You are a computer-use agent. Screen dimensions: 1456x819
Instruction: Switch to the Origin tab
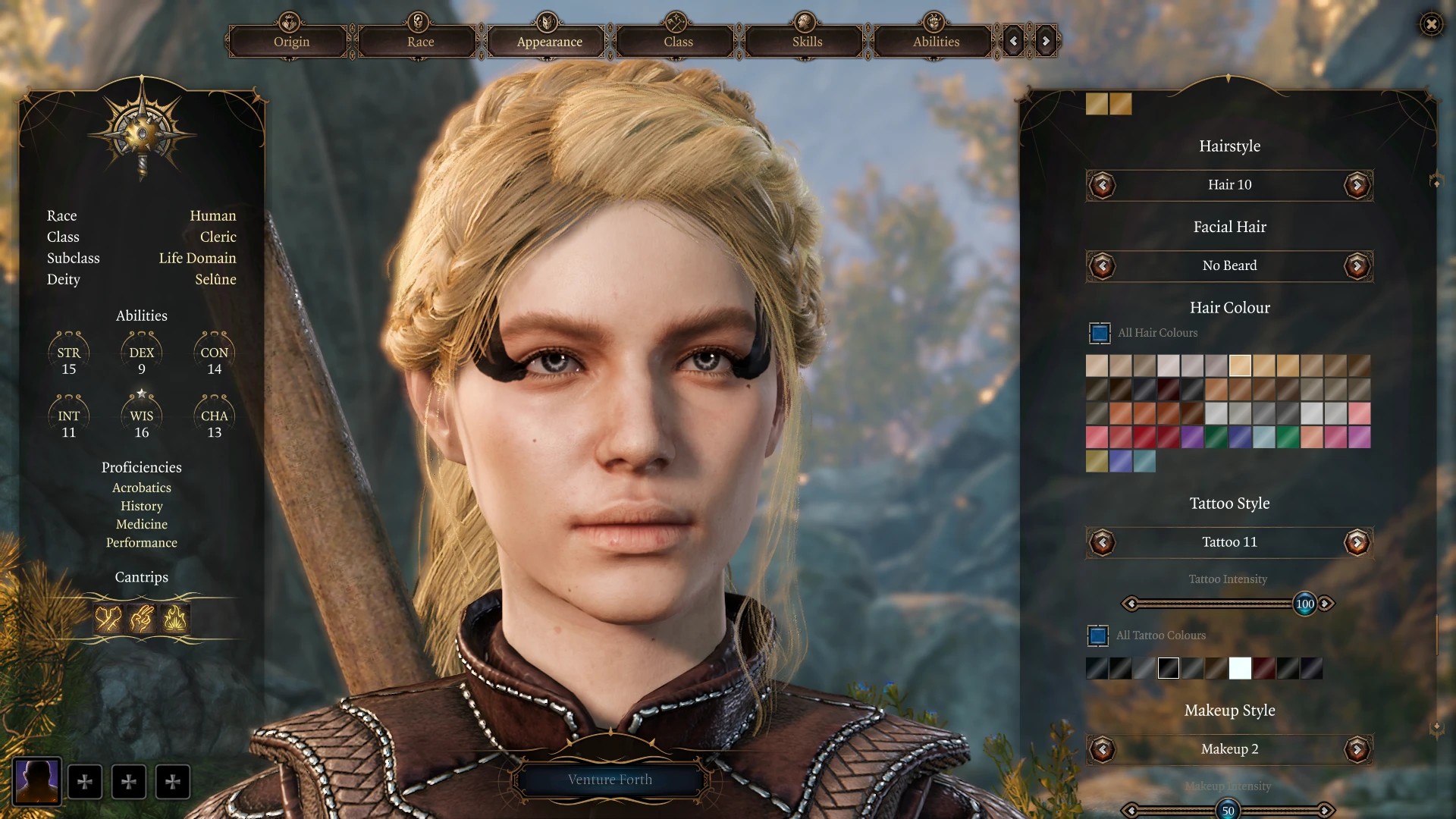coord(291,42)
